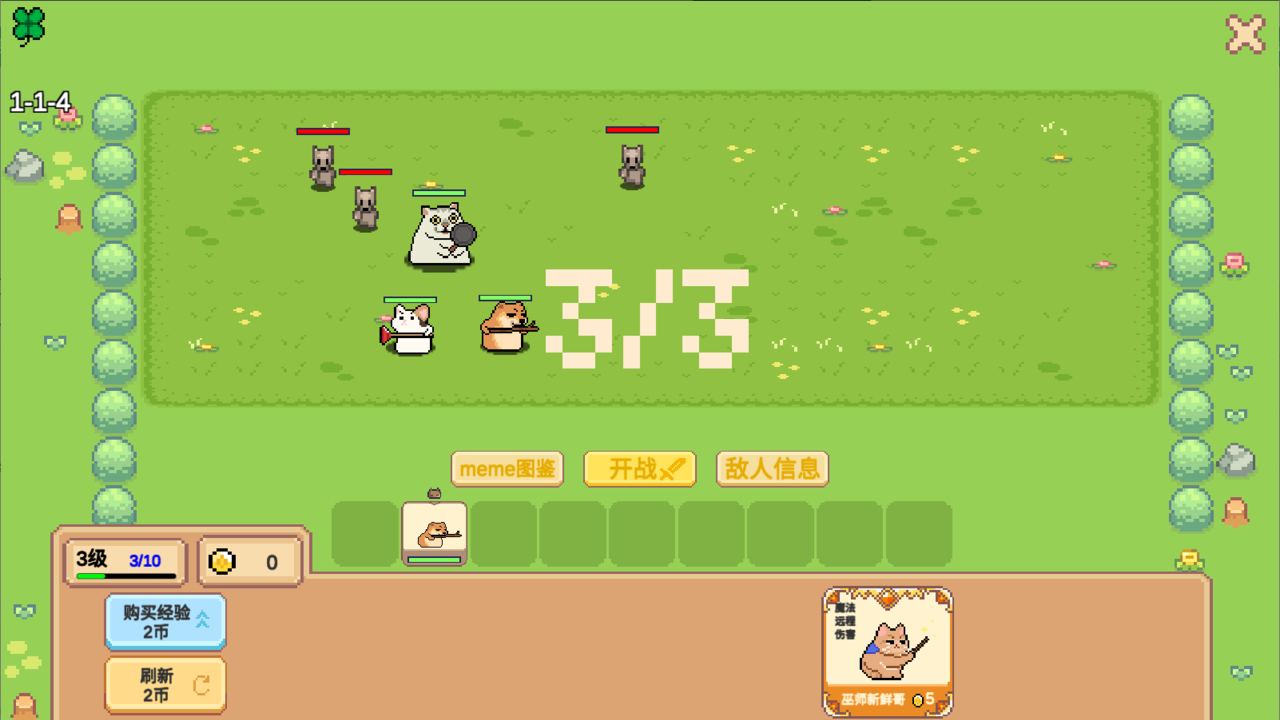Image resolution: width=1280 pixels, height=720 pixels.
Task: Select the hamster gunner in the bench slot
Action: tap(434, 533)
